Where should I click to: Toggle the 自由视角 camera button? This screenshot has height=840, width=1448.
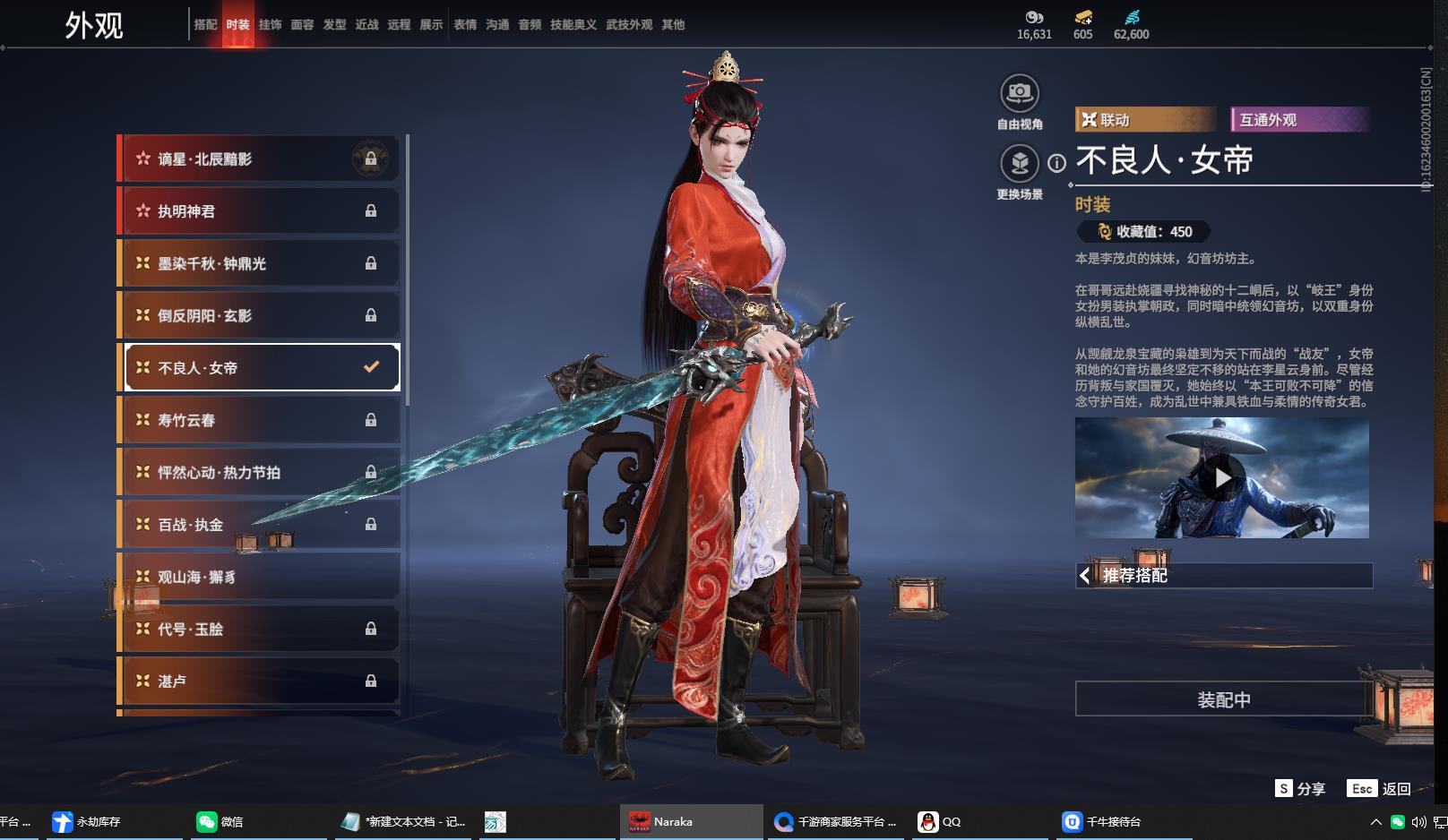click(1019, 93)
